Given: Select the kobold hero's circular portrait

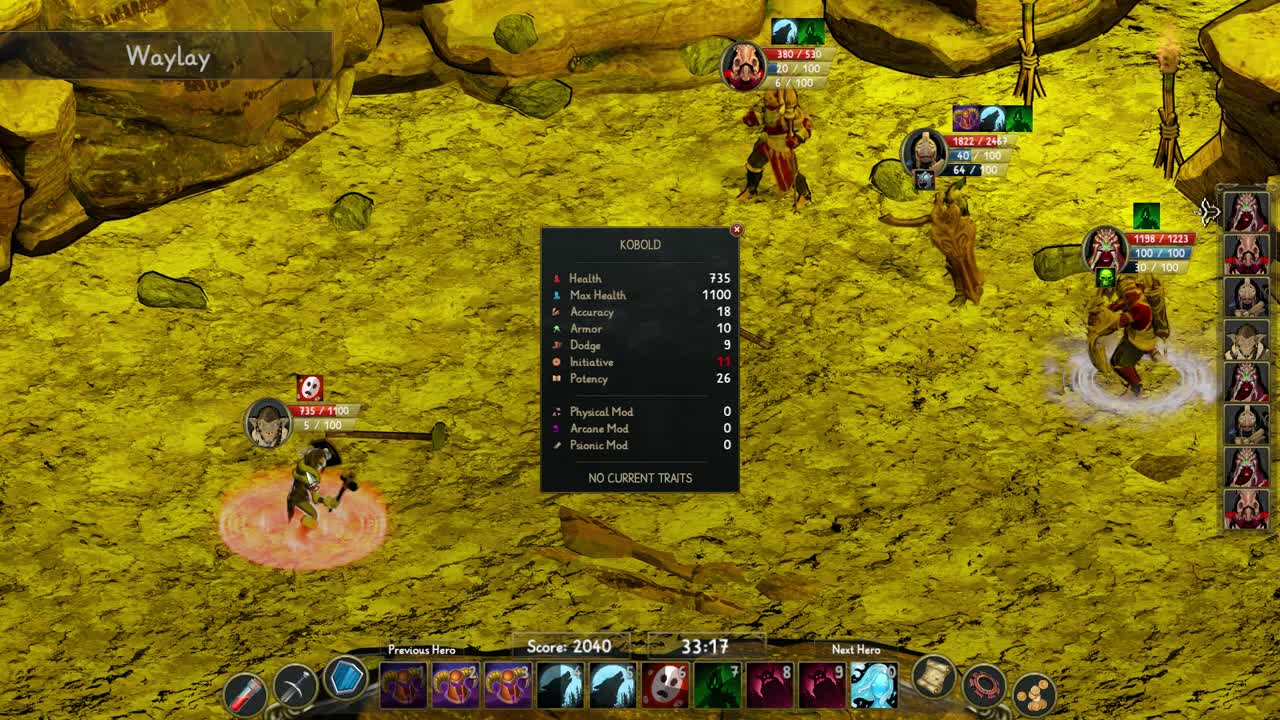Looking at the screenshot, I should tap(268, 420).
